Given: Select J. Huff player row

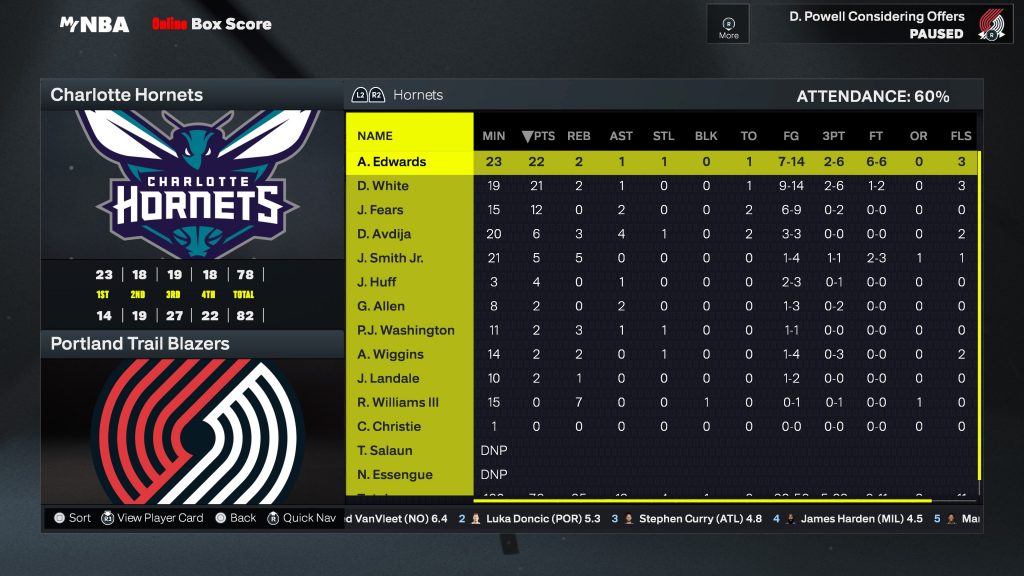Looking at the screenshot, I should click(x=377, y=282).
